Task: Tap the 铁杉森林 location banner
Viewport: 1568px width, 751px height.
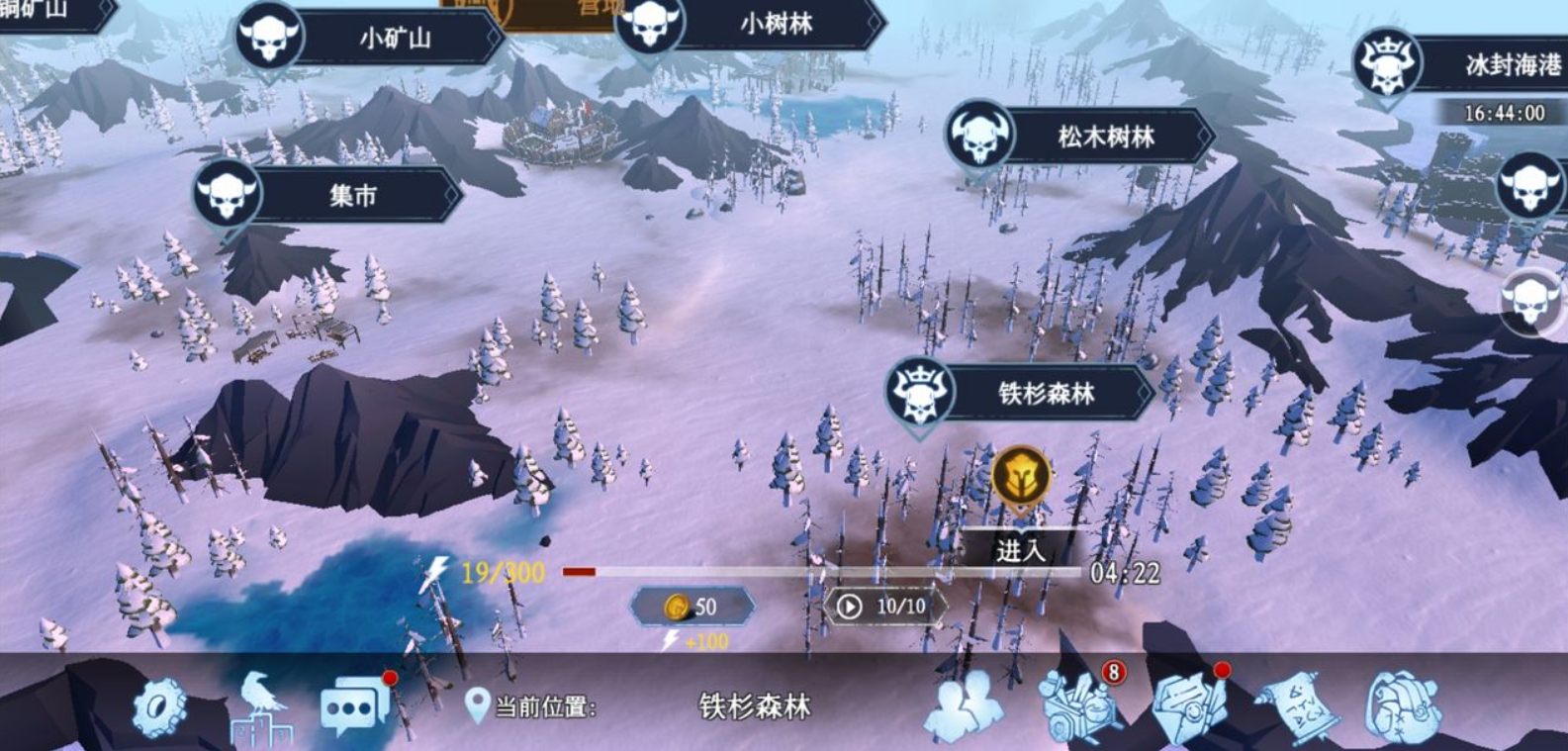Action: [1049, 392]
